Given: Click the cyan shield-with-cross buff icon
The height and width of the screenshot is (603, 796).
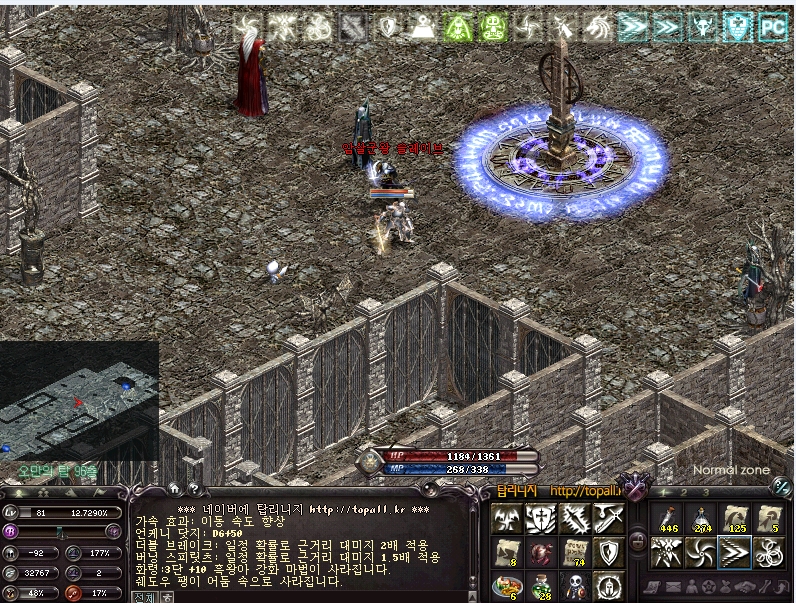Looking at the screenshot, I should coord(738,26).
